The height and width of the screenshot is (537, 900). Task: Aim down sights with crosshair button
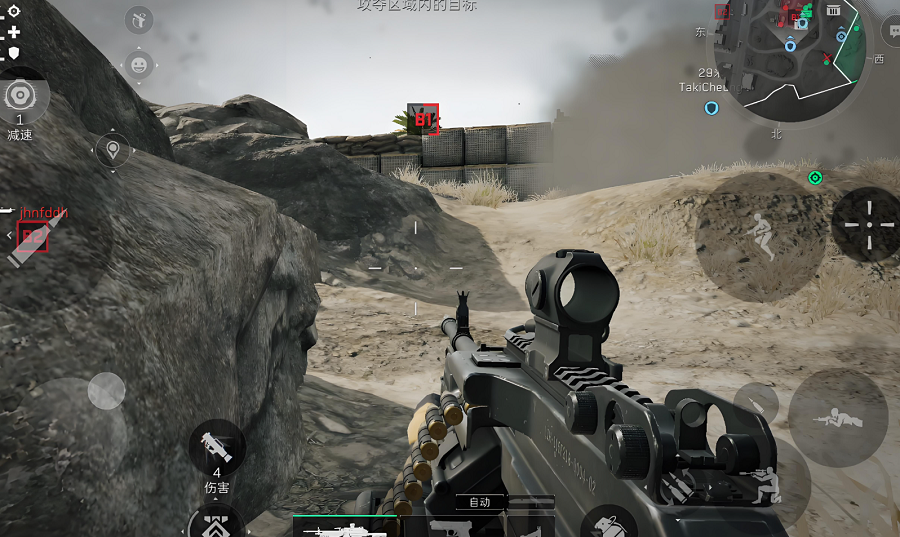(867, 225)
